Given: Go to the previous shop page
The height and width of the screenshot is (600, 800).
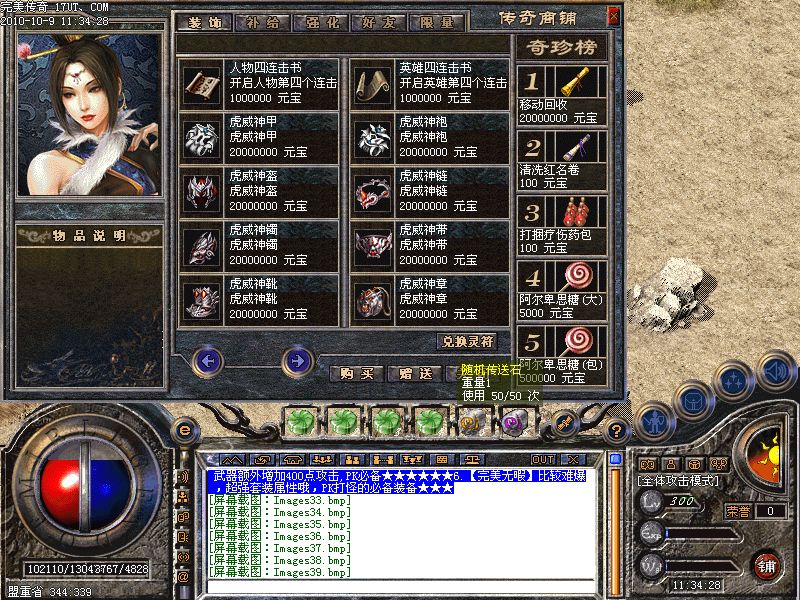Looking at the screenshot, I should tap(206, 360).
